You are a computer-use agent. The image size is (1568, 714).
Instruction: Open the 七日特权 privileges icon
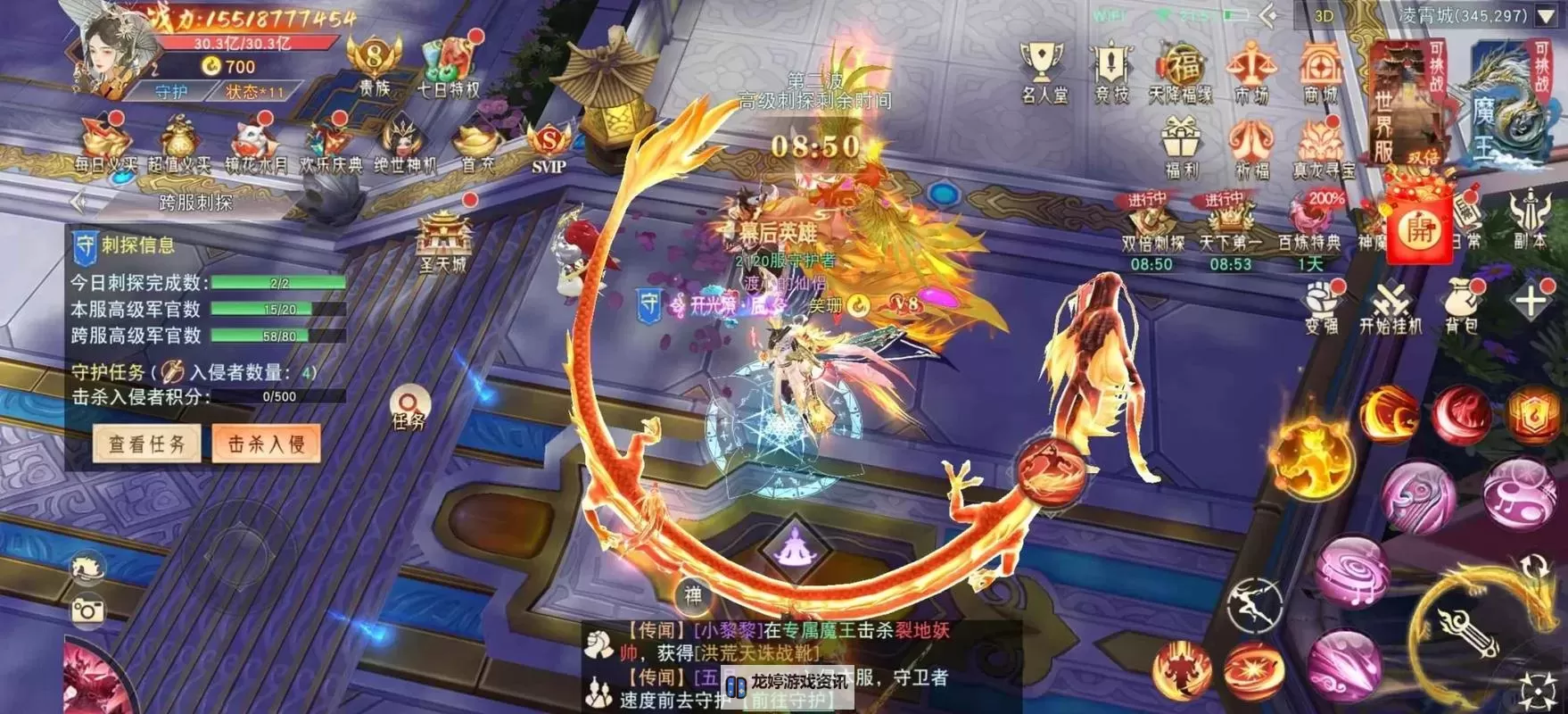pyautogui.click(x=449, y=66)
